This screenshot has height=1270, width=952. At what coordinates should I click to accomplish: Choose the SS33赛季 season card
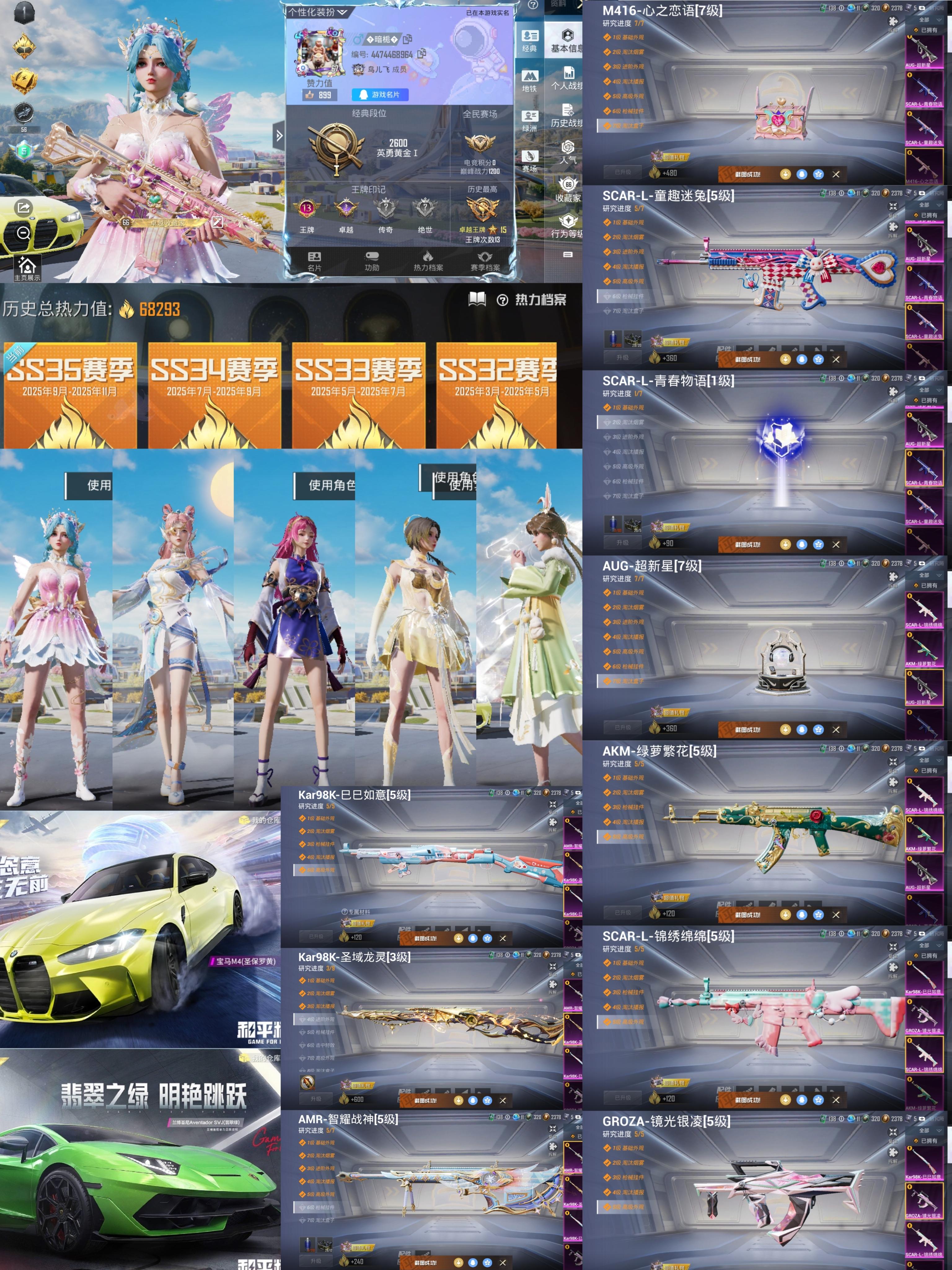[359, 395]
